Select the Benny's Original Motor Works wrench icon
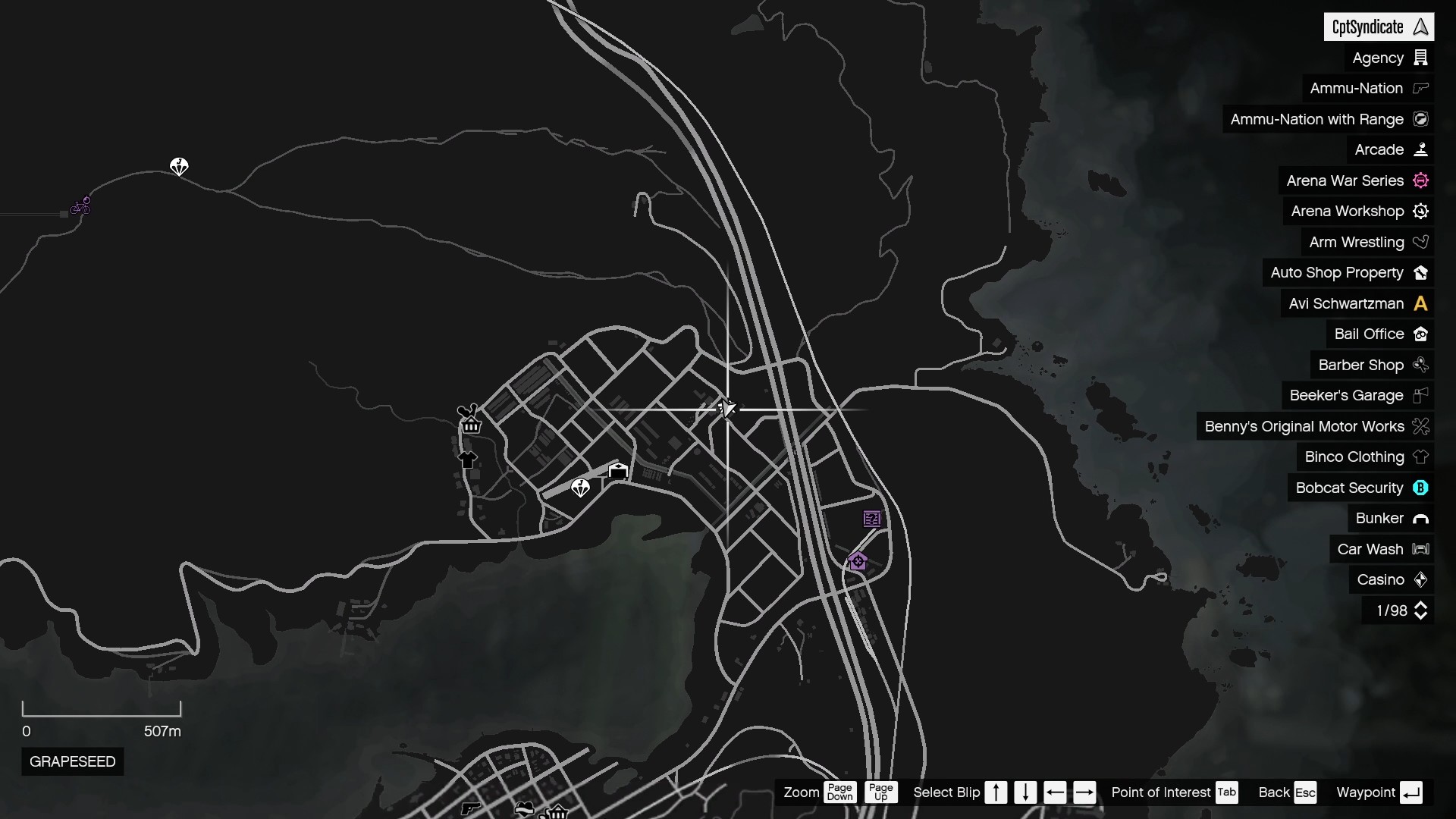1456x819 pixels. point(1420,426)
